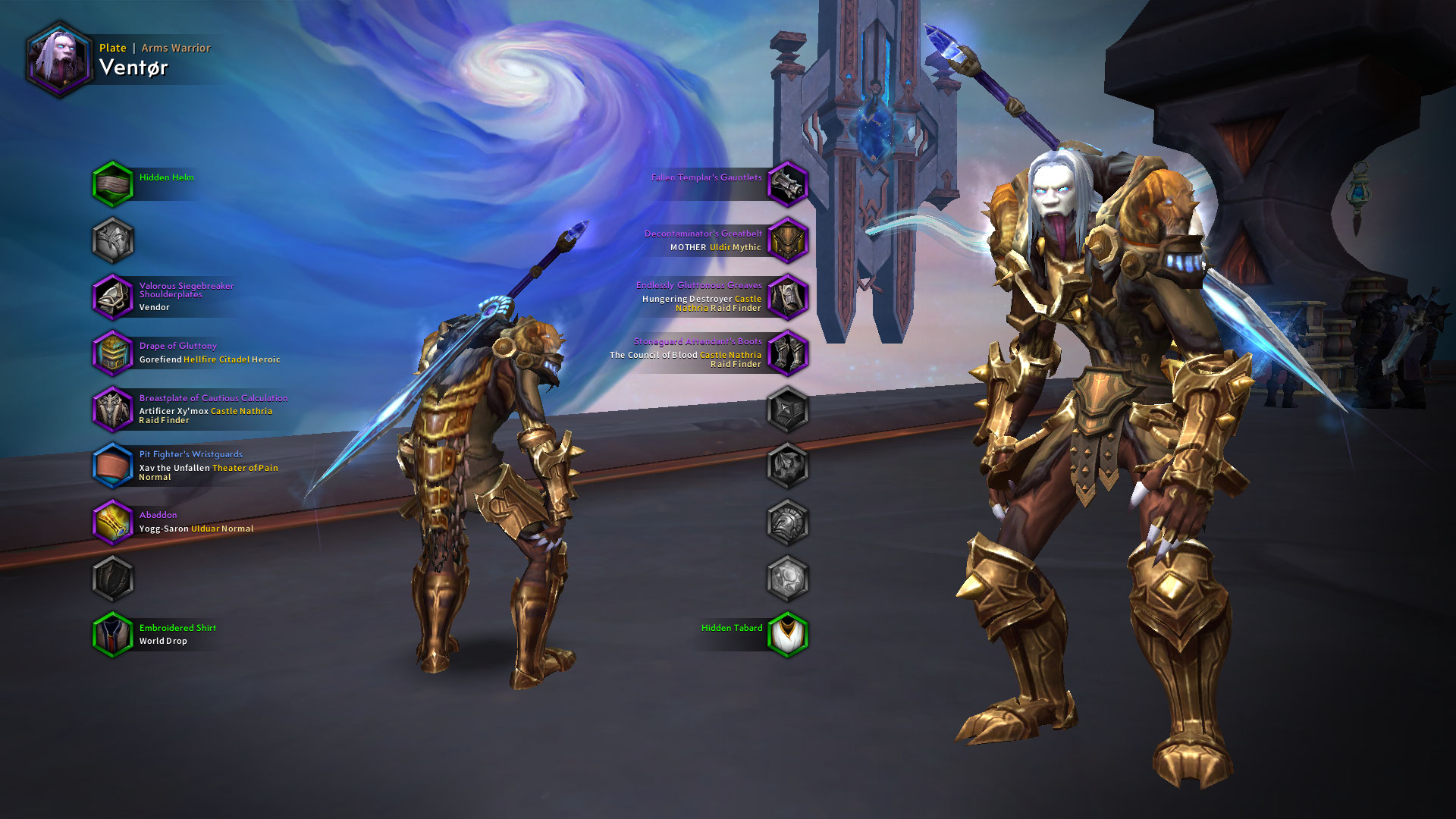This screenshot has height=819, width=1456.
Task: Select the empty neck slot below Hidden Helm
Action: (x=112, y=243)
